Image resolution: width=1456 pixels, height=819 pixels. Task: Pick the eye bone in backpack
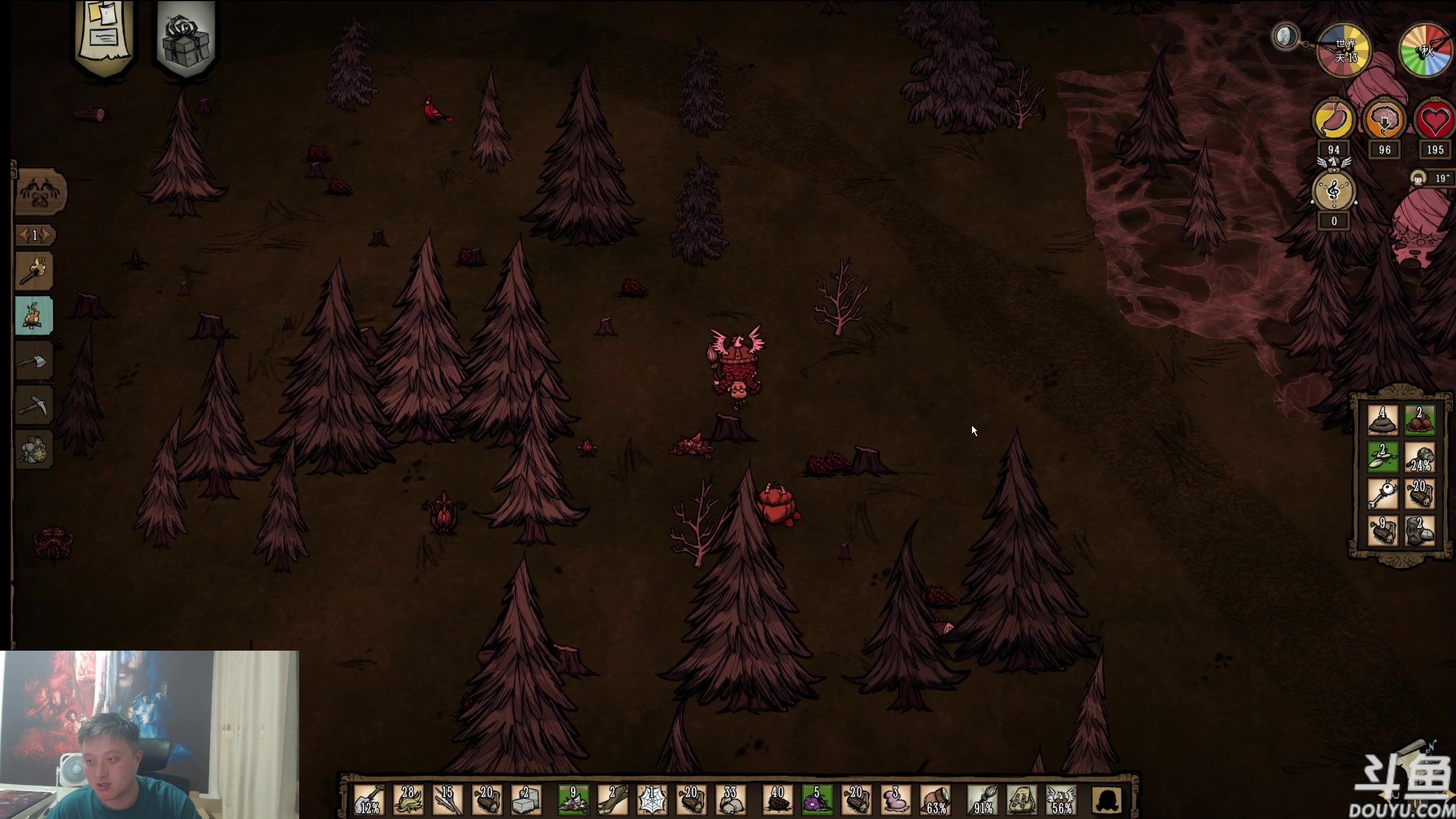1383,494
